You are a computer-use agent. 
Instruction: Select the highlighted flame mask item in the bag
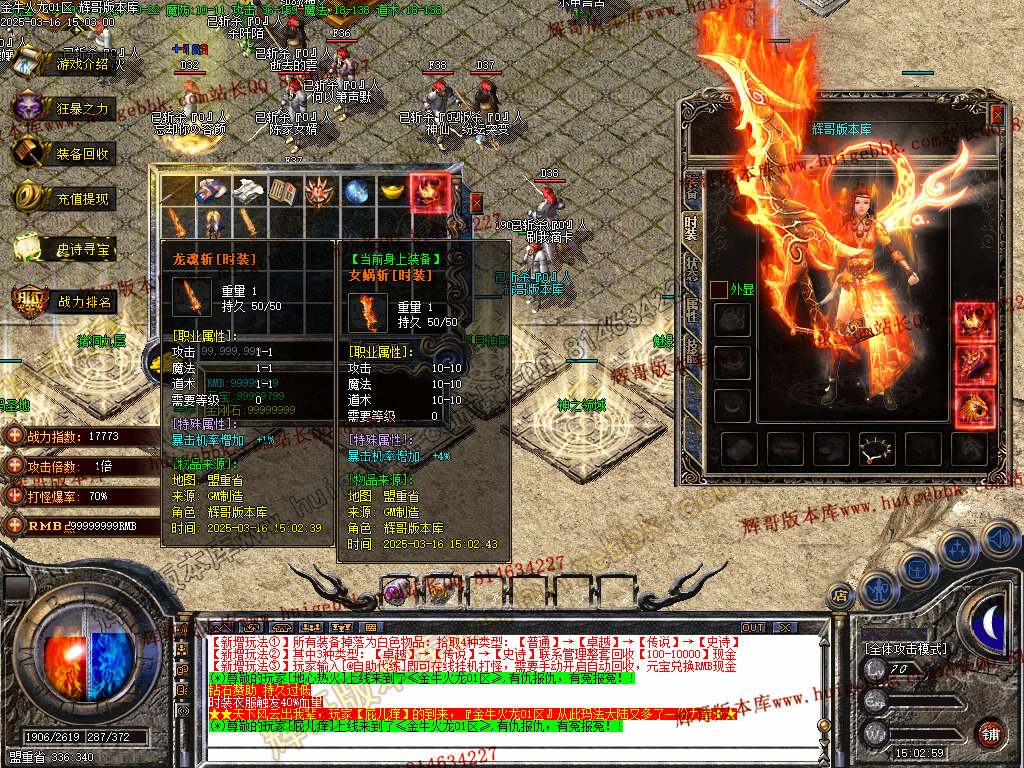[430, 191]
